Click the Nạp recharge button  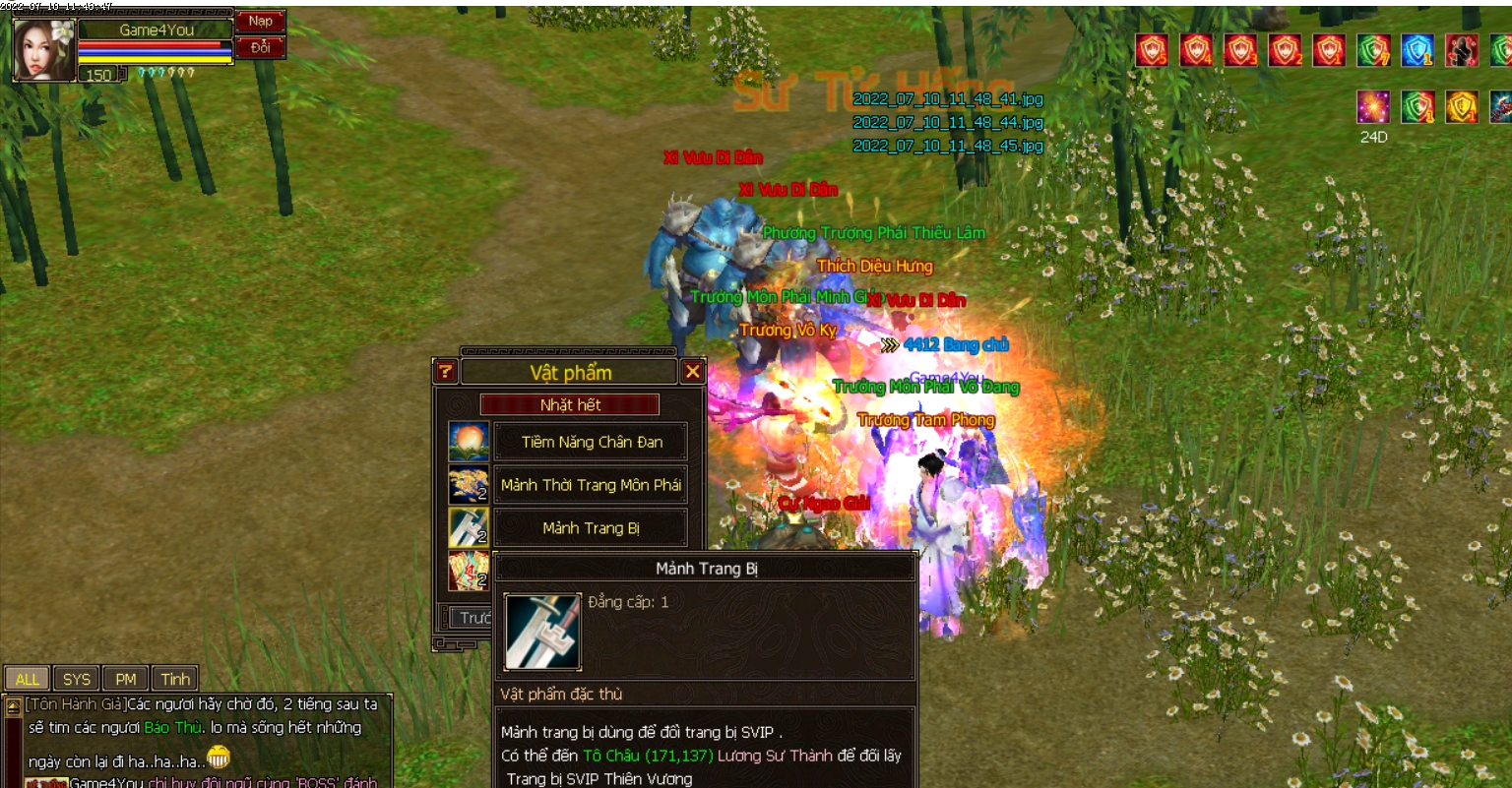coord(260,22)
